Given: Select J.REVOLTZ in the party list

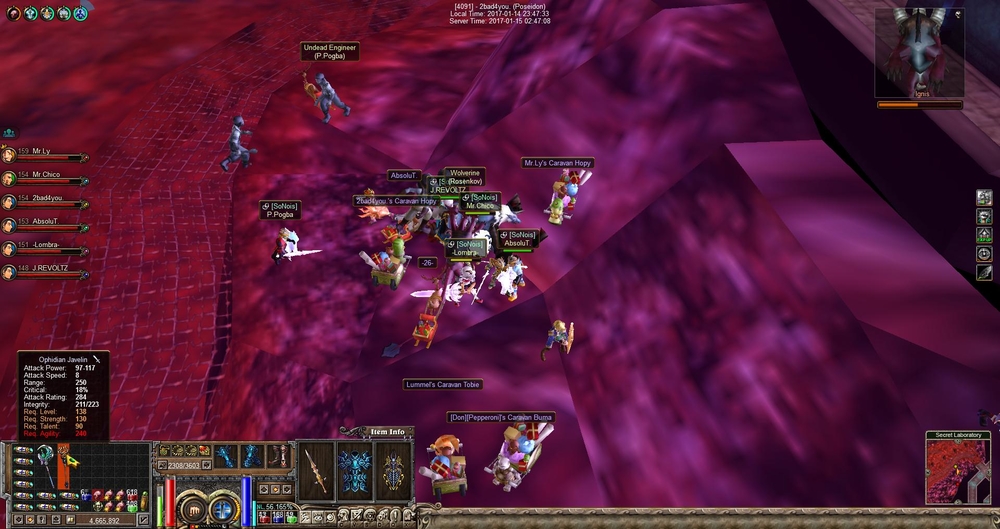Looking at the screenshot, I should pos(47,268).
